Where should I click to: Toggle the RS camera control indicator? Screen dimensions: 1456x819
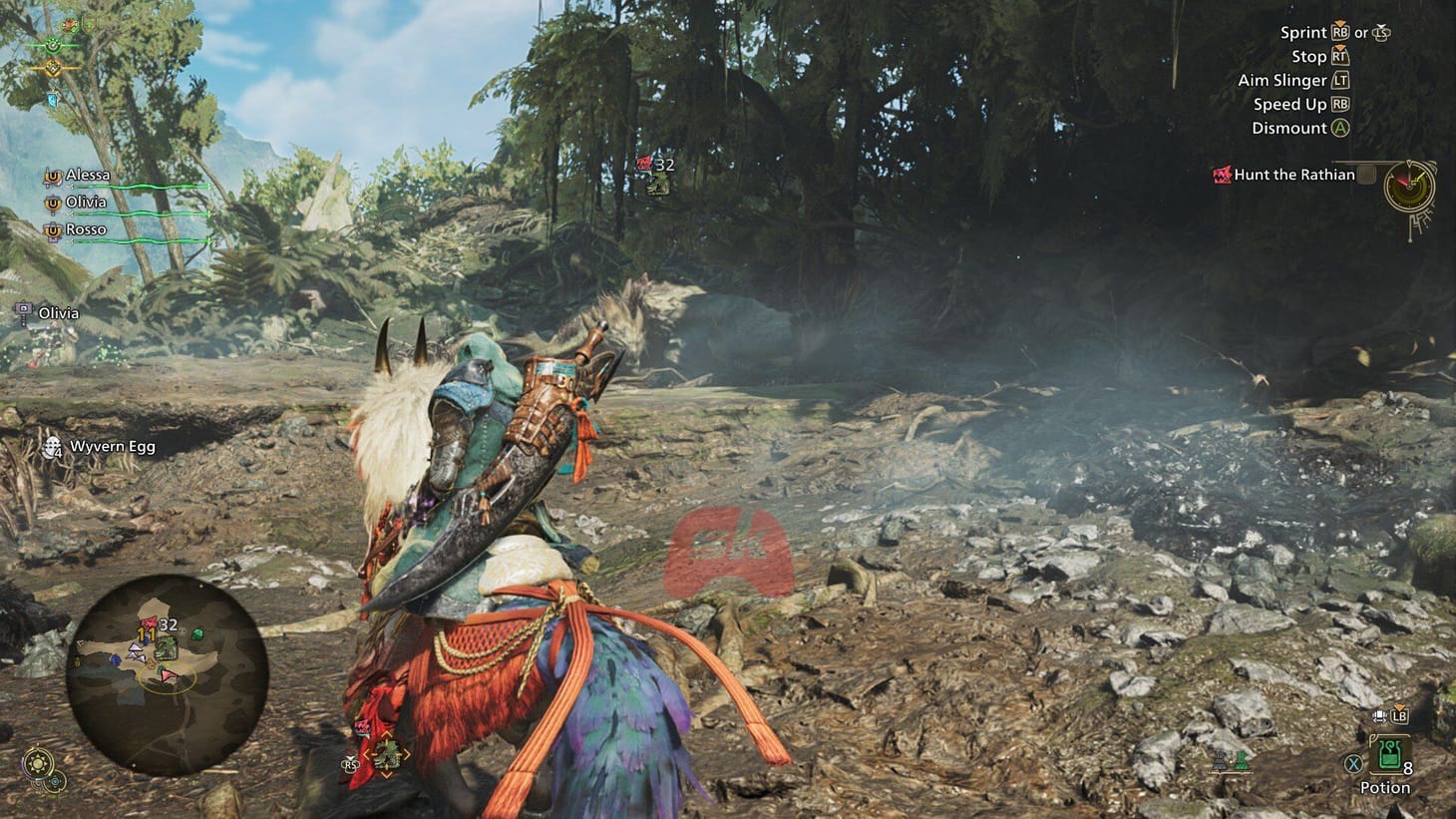coord(350,764)
